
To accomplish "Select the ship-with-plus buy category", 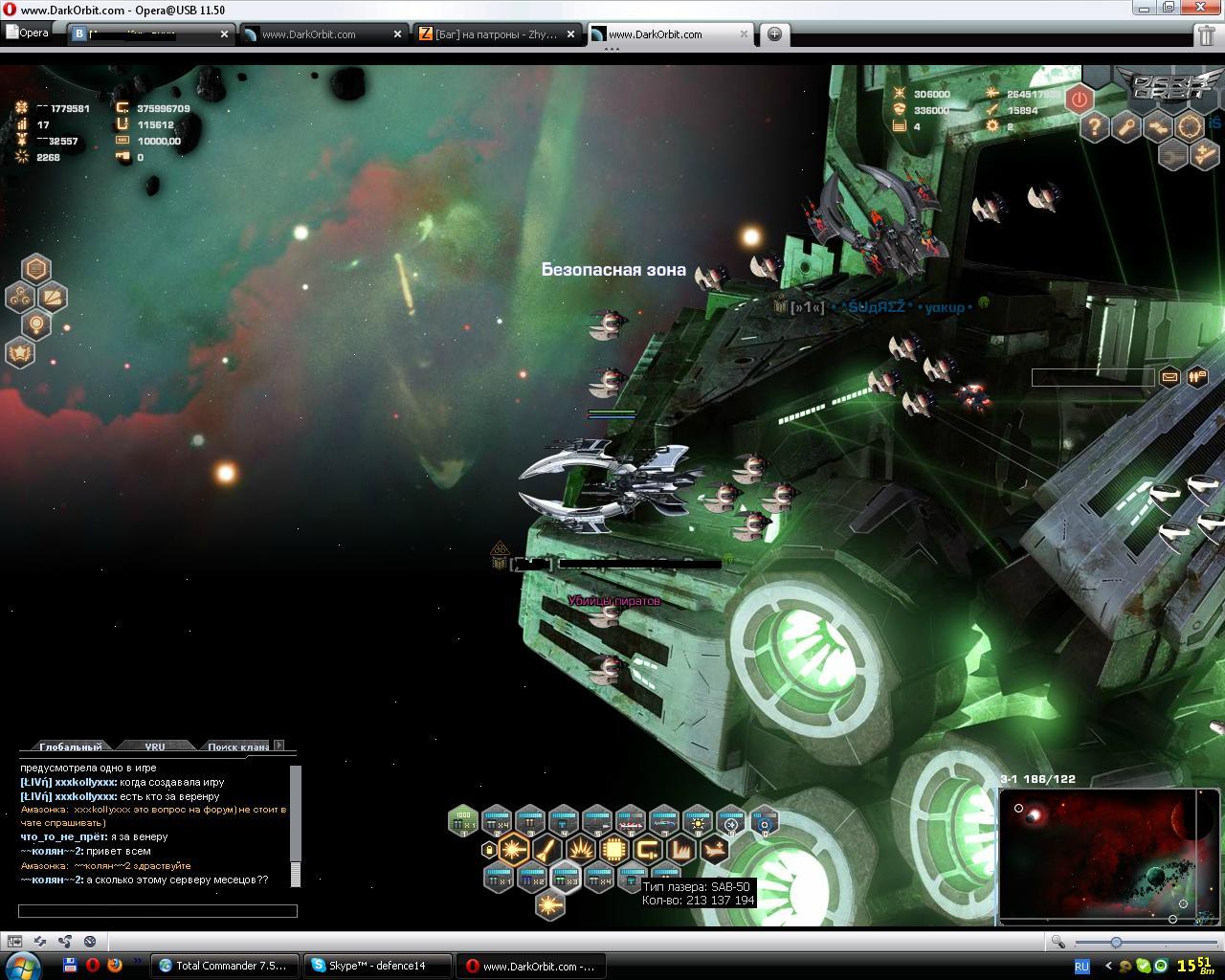I will (714, 849).
